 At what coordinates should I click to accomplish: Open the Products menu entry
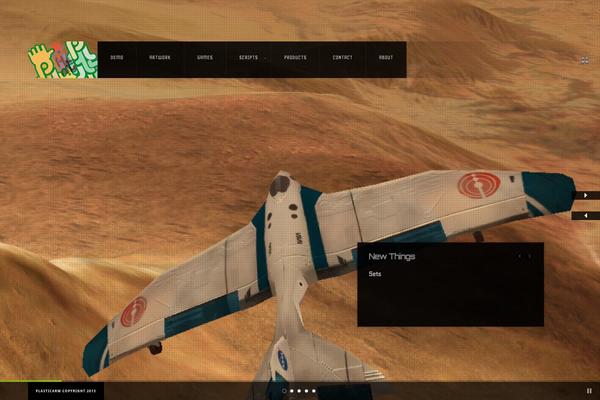click(295, 58)
